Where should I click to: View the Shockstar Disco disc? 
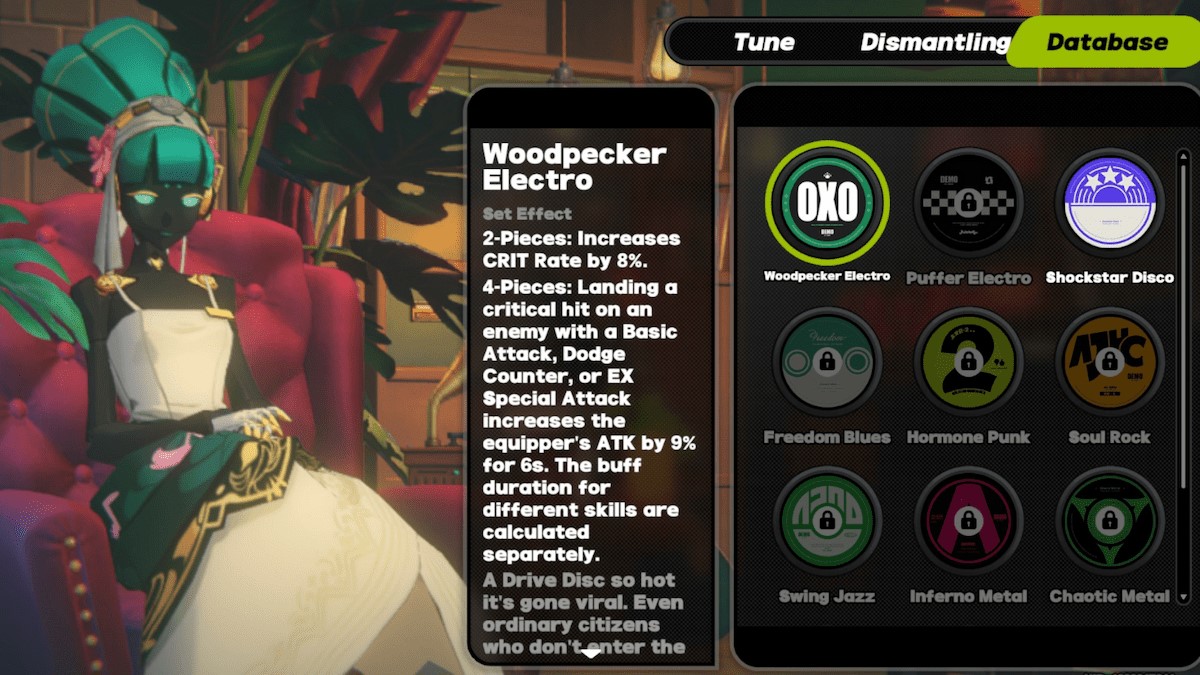pos(1109,204)
